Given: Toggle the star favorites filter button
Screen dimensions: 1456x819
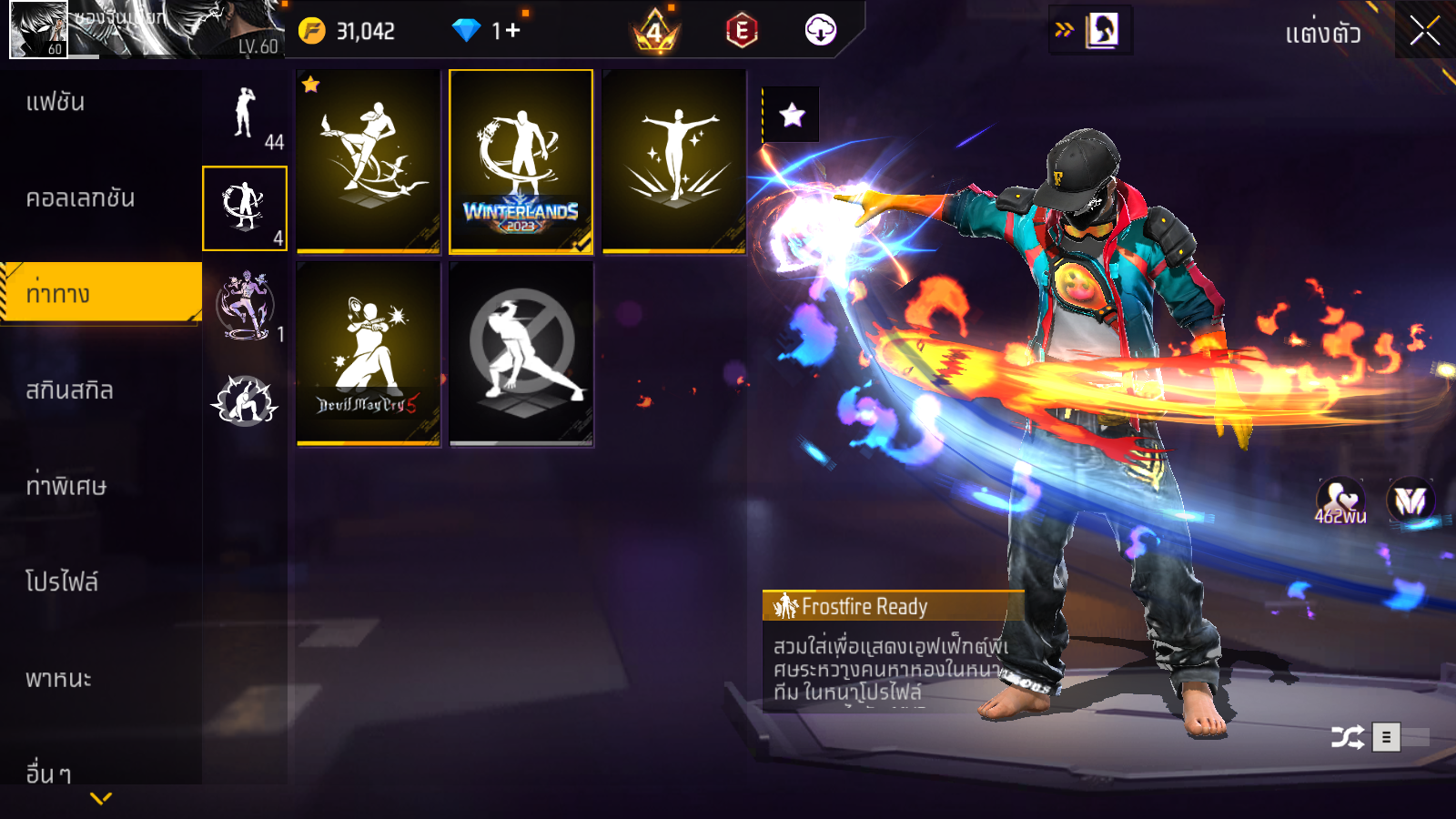Looking at the screenshot, I should 792,115.
